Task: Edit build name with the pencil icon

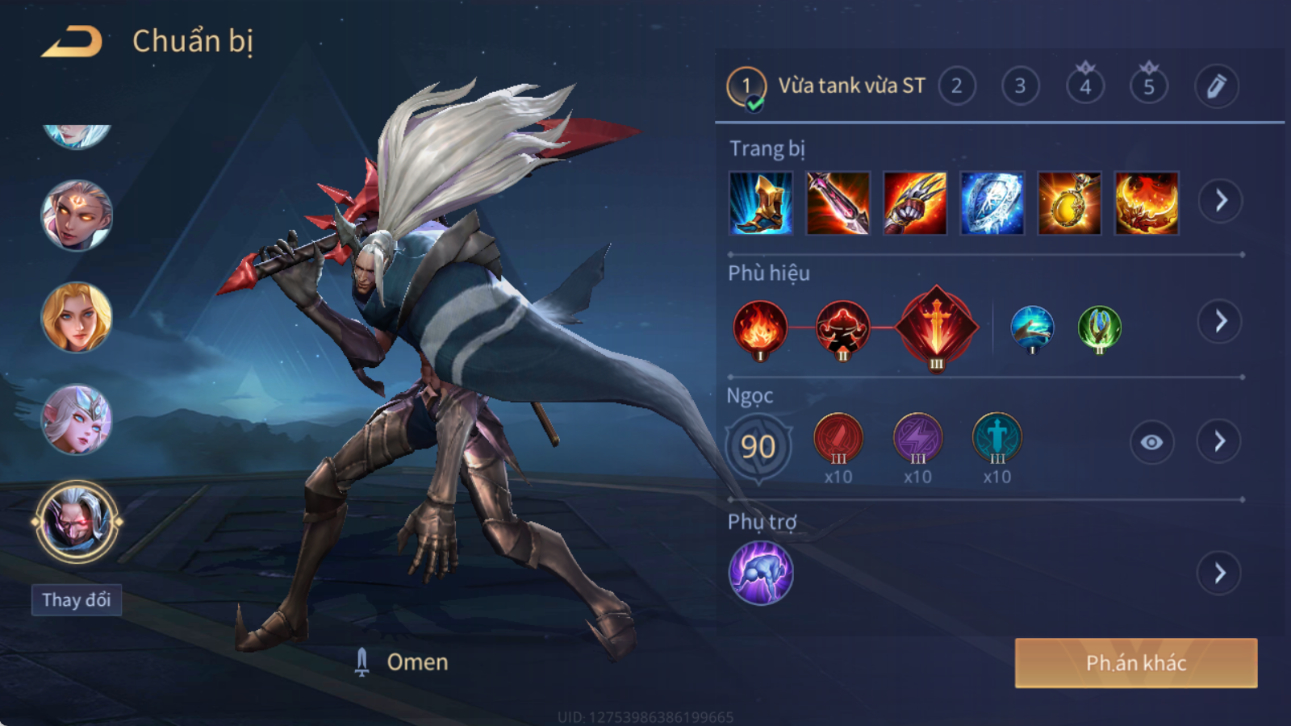Action: tap(1216, 87)
